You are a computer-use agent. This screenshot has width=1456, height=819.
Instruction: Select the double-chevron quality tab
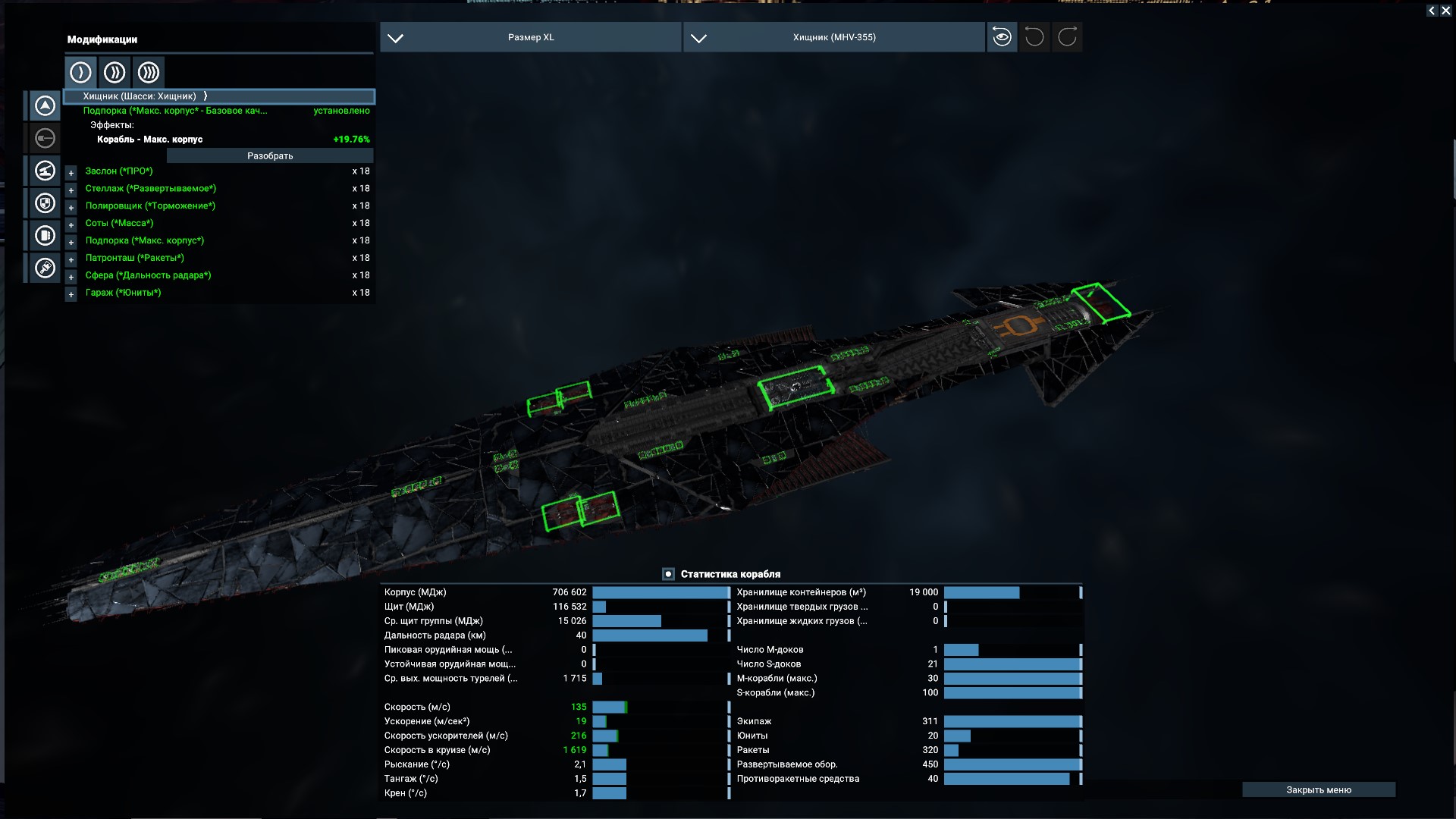coord(115,72)
